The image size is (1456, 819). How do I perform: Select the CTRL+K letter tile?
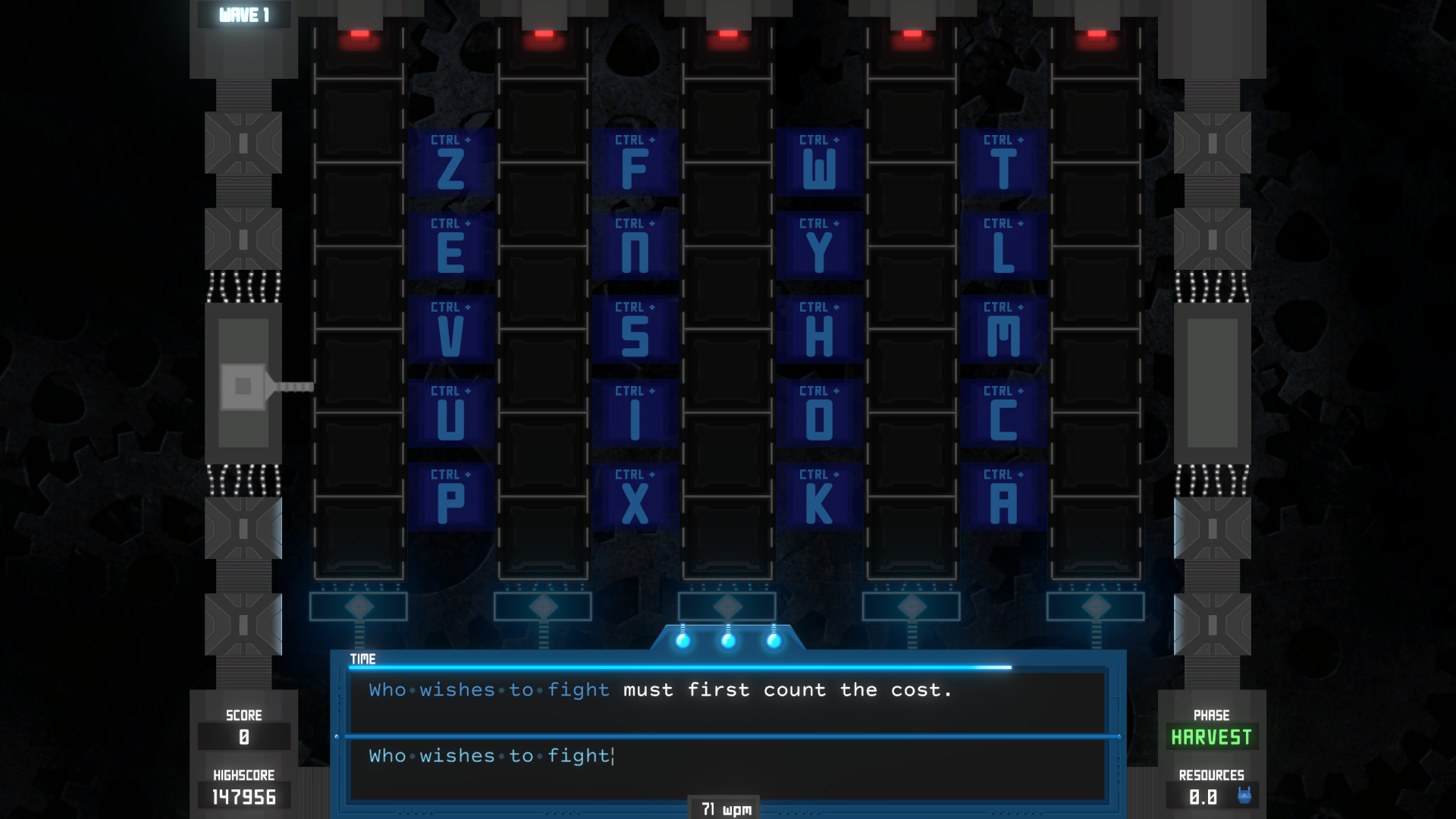819,497
